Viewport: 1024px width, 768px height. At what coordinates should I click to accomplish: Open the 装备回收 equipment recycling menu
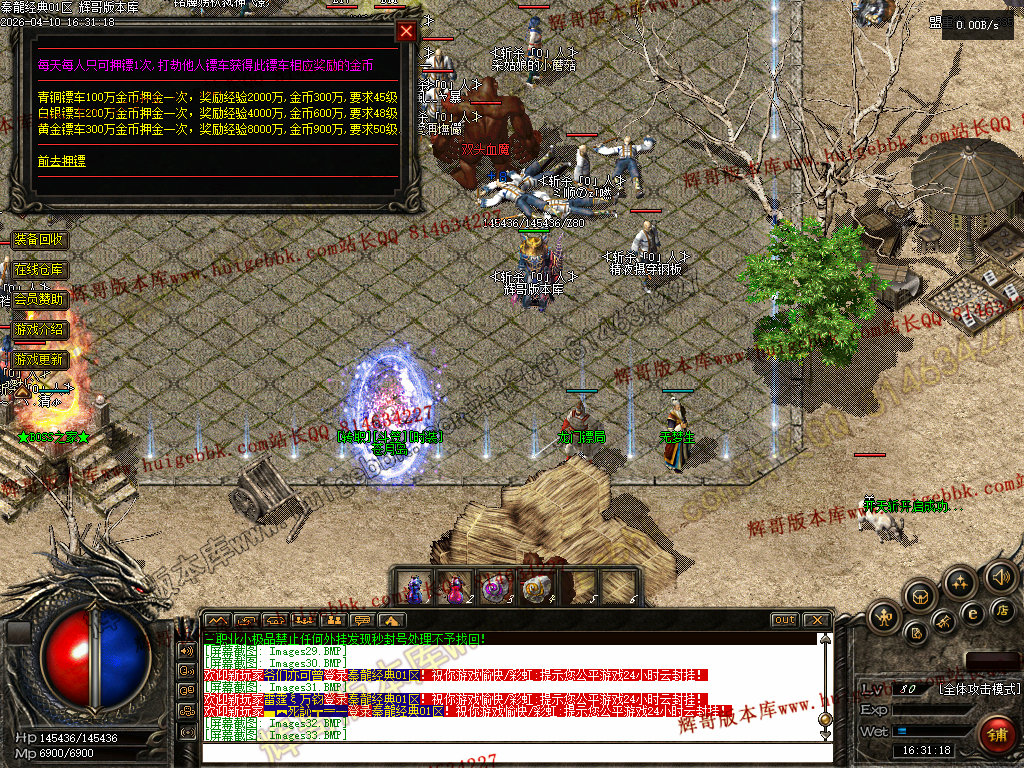click(39, 240)
